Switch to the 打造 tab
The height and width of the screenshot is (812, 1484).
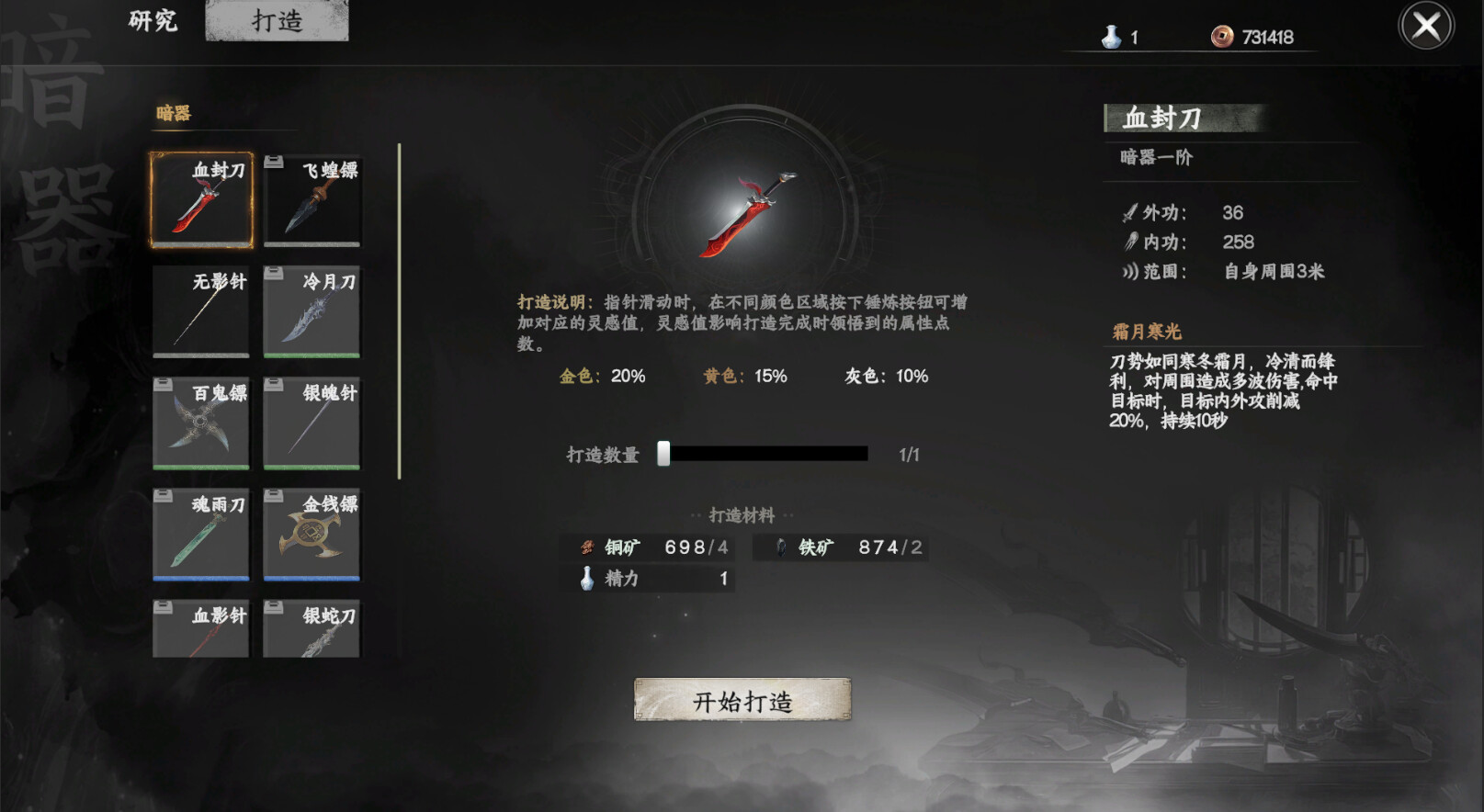(x=276, y=20)
